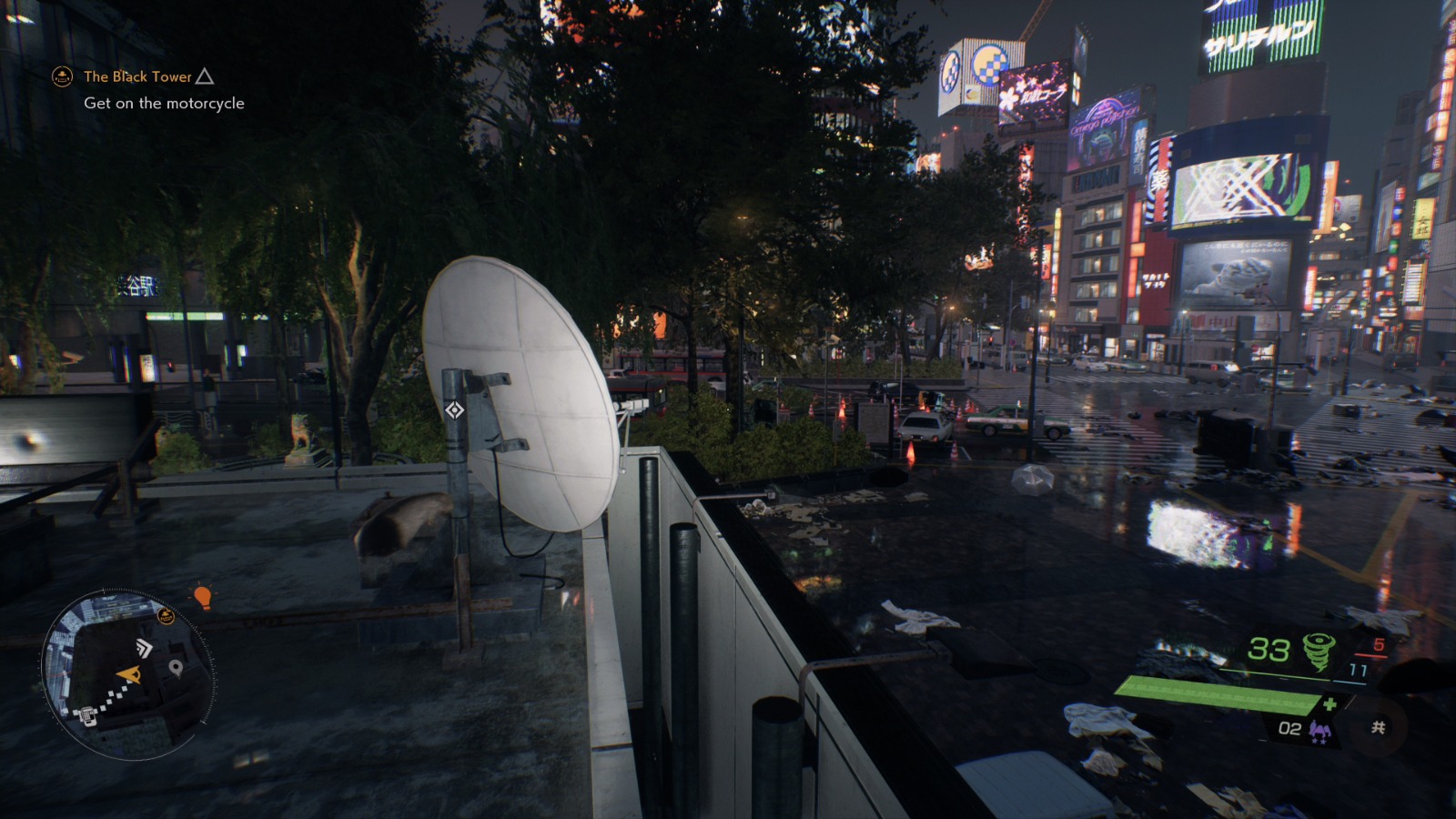Image resolution: width=1456 pixels, height=819 pixels.
Task: Click the green Spectral Vision charge number 33
Action: point(1271,649)
